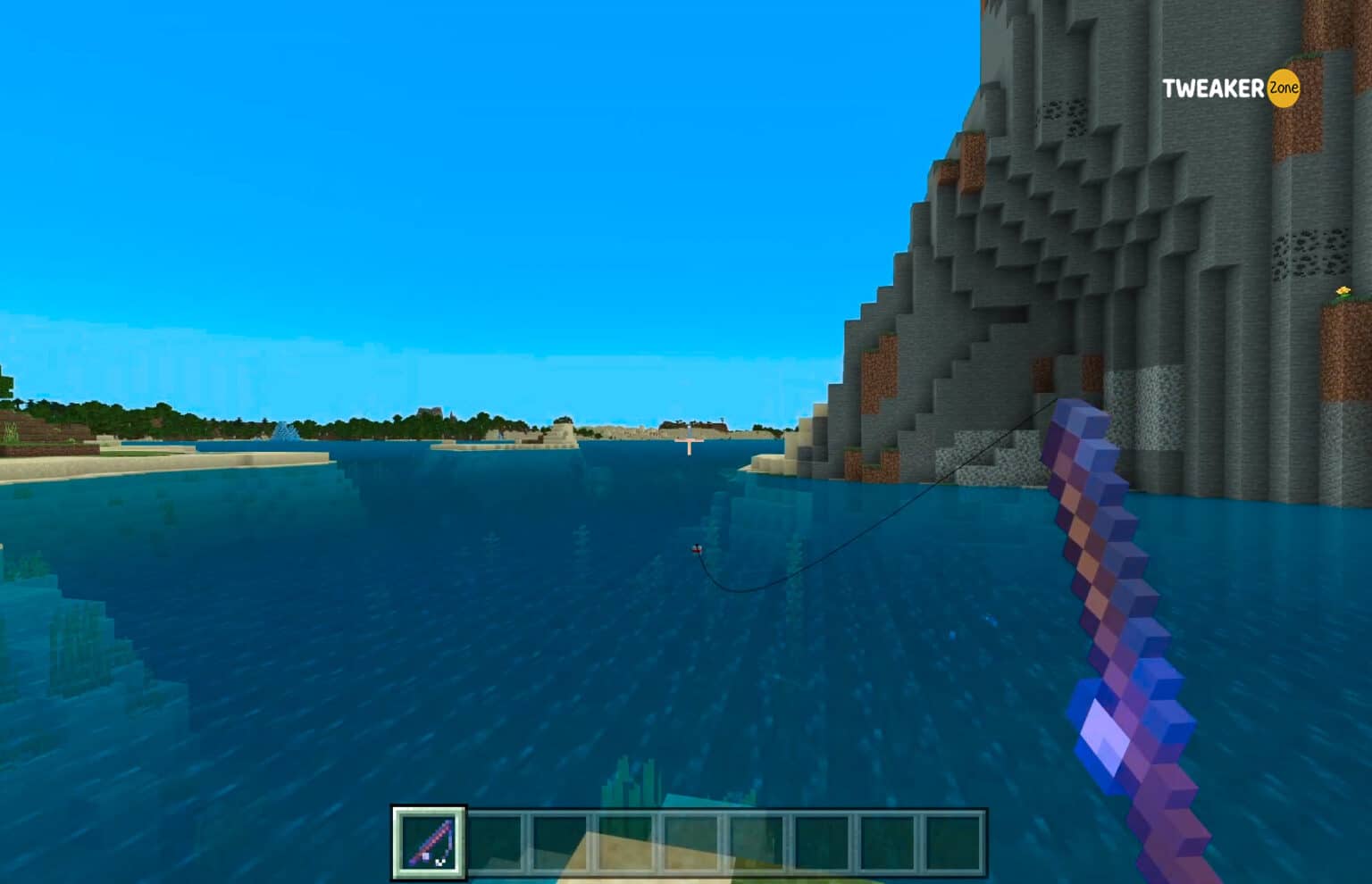Click the fishing rod item icon's durability checkmark
This screenshot has width=1372, height=884.
pos(439,862)
